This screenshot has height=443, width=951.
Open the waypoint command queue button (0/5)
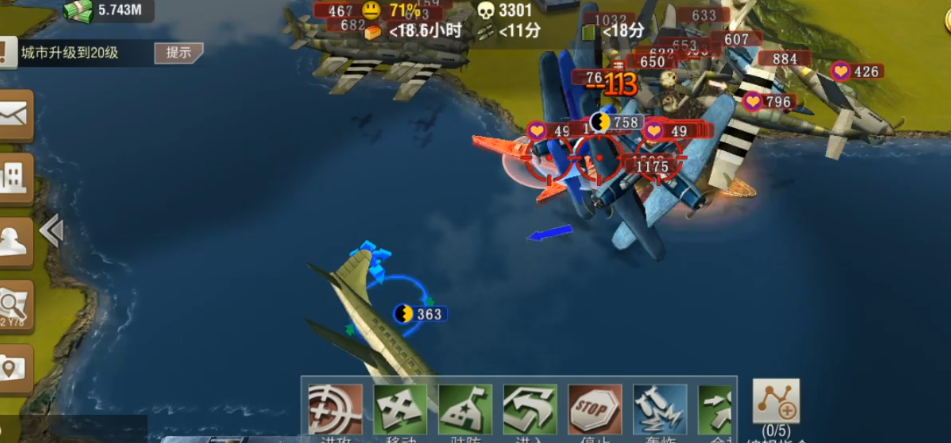[776, 403]
